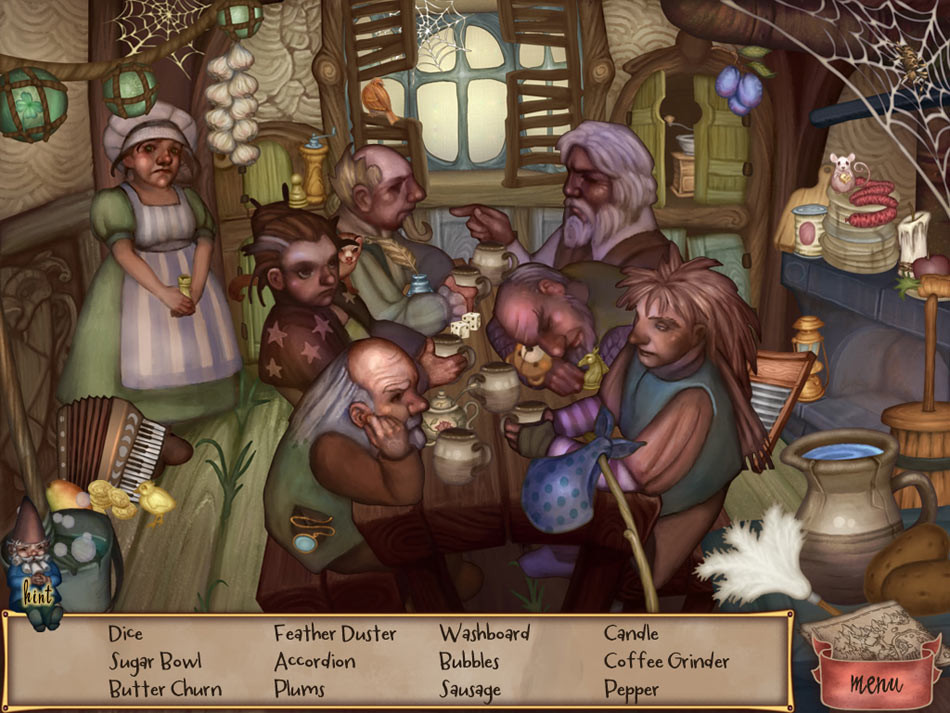The image size is (950, 713).
Task: Open the red menu button
Action: (x=875, y=682)
